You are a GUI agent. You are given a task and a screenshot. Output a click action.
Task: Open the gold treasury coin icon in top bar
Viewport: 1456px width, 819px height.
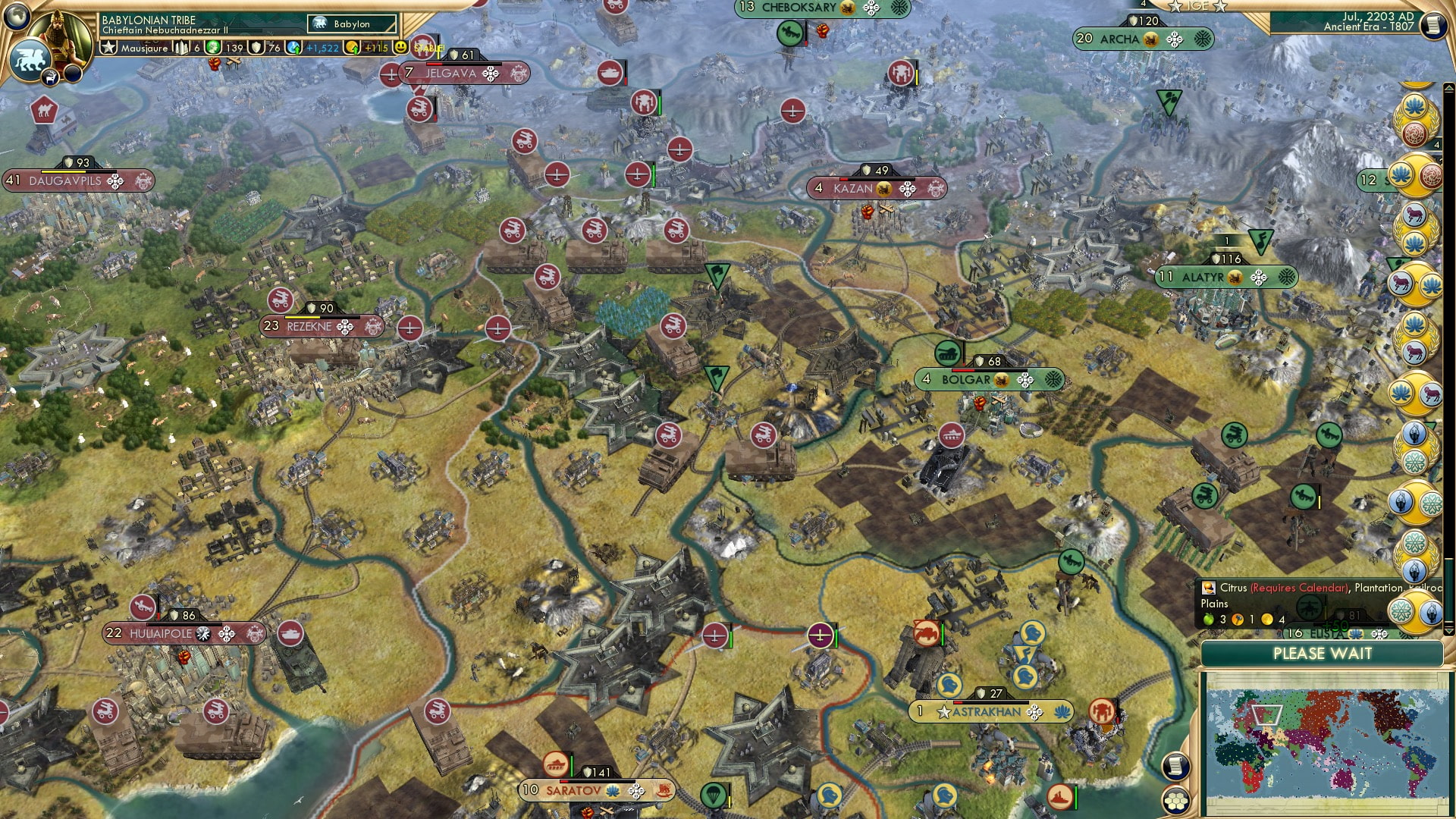[353, 47]
